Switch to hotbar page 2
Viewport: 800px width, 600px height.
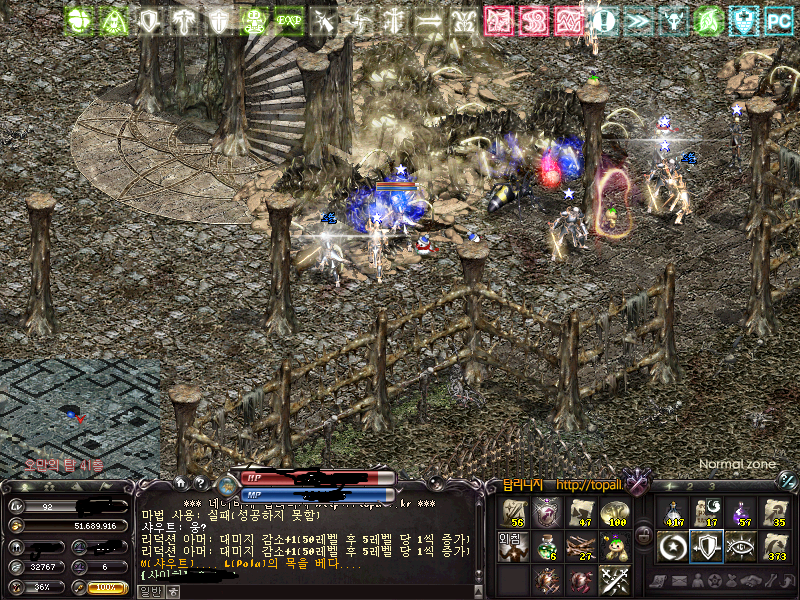[690, 487]
